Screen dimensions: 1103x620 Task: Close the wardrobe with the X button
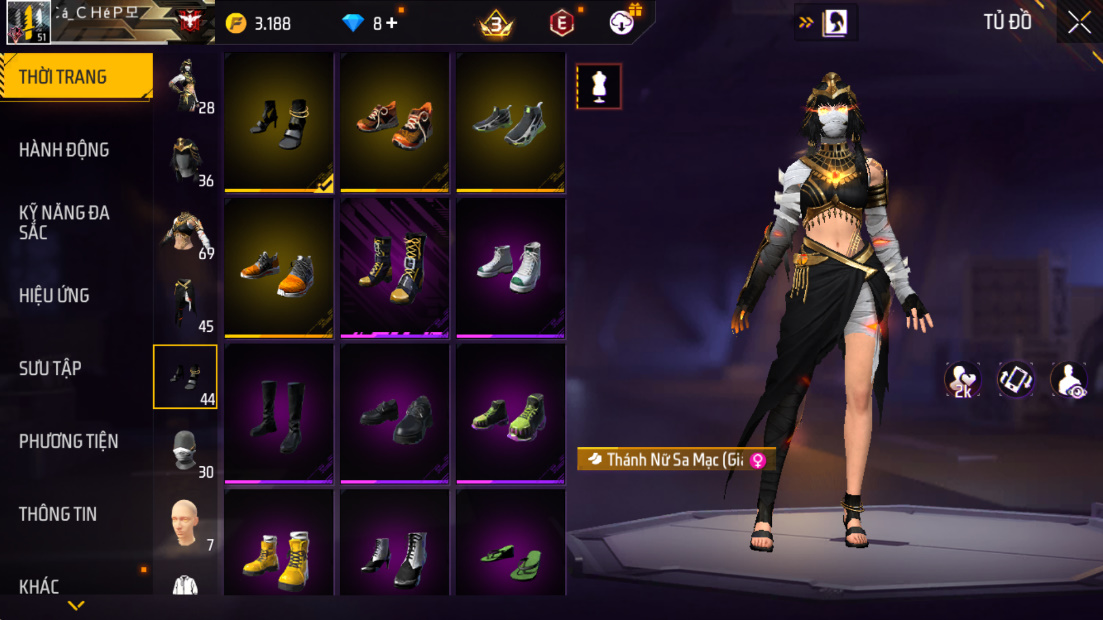pyautogui.click(x=1079, y=22)
